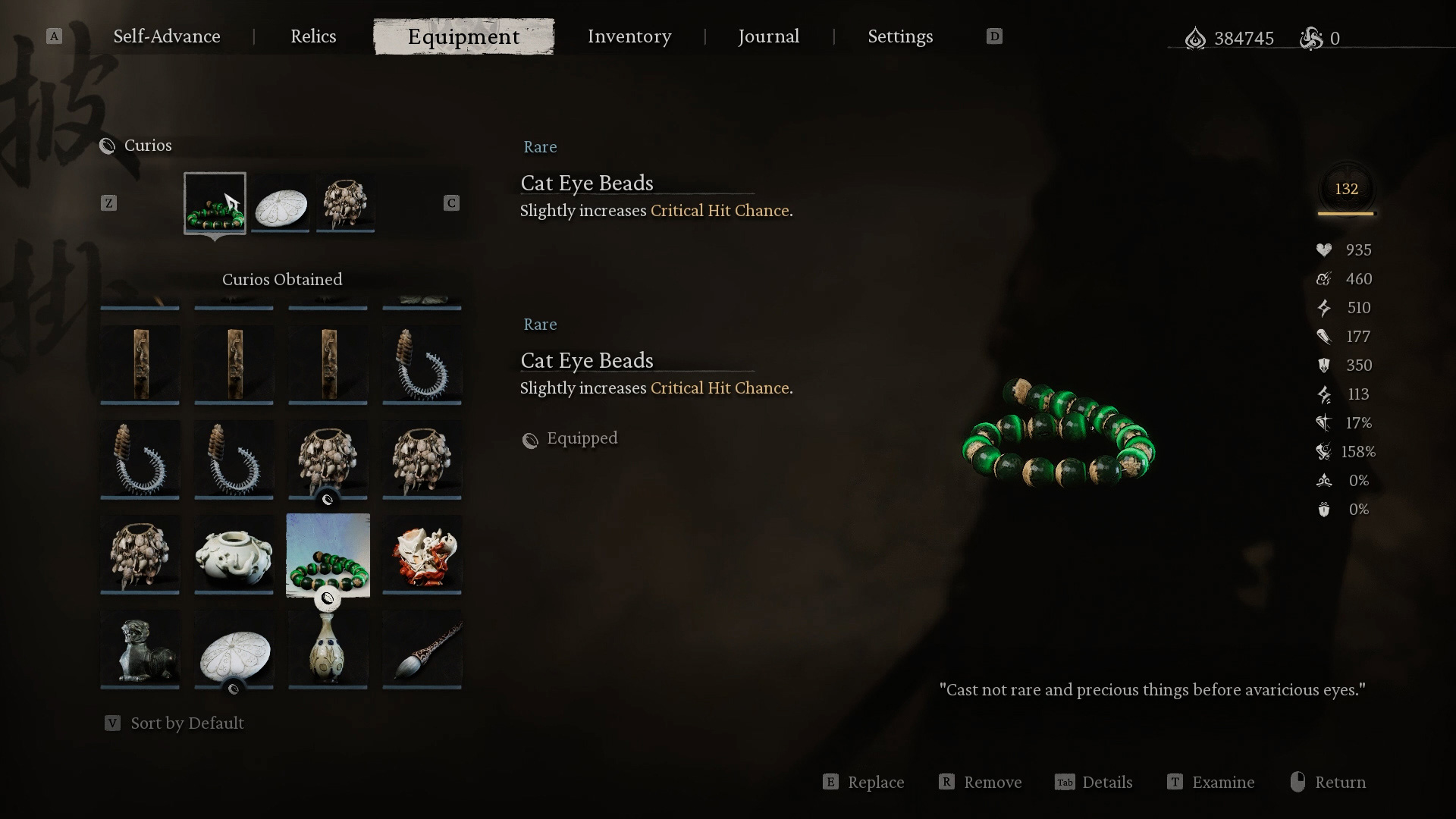The height and width of the screenshot is (819, 1456).
Task: Choose the painted vase curio
Action: (x=328, y=649)
